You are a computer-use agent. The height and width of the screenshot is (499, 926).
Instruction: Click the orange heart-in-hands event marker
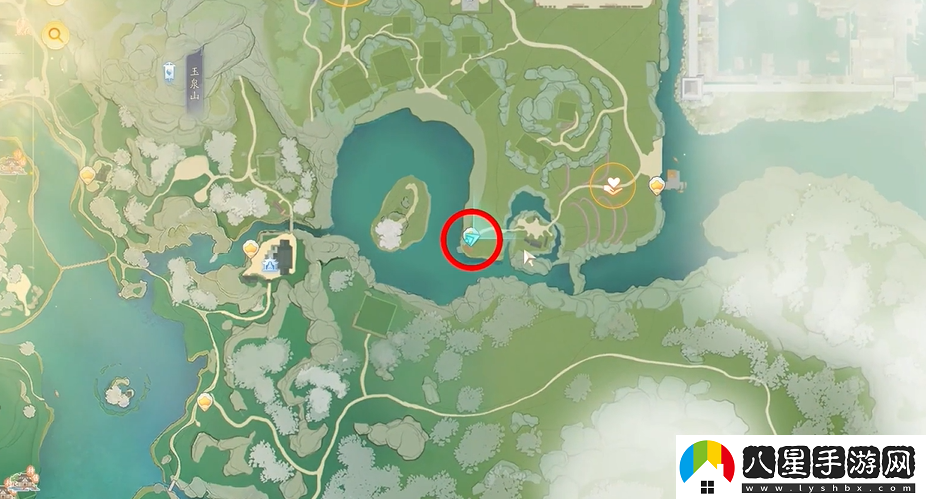click(612, 184)
